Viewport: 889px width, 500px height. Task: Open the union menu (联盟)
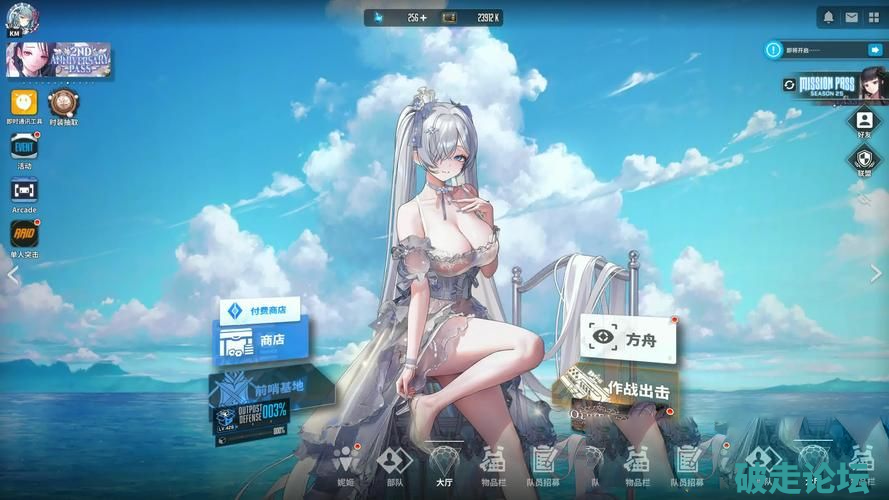click(864, 159)
